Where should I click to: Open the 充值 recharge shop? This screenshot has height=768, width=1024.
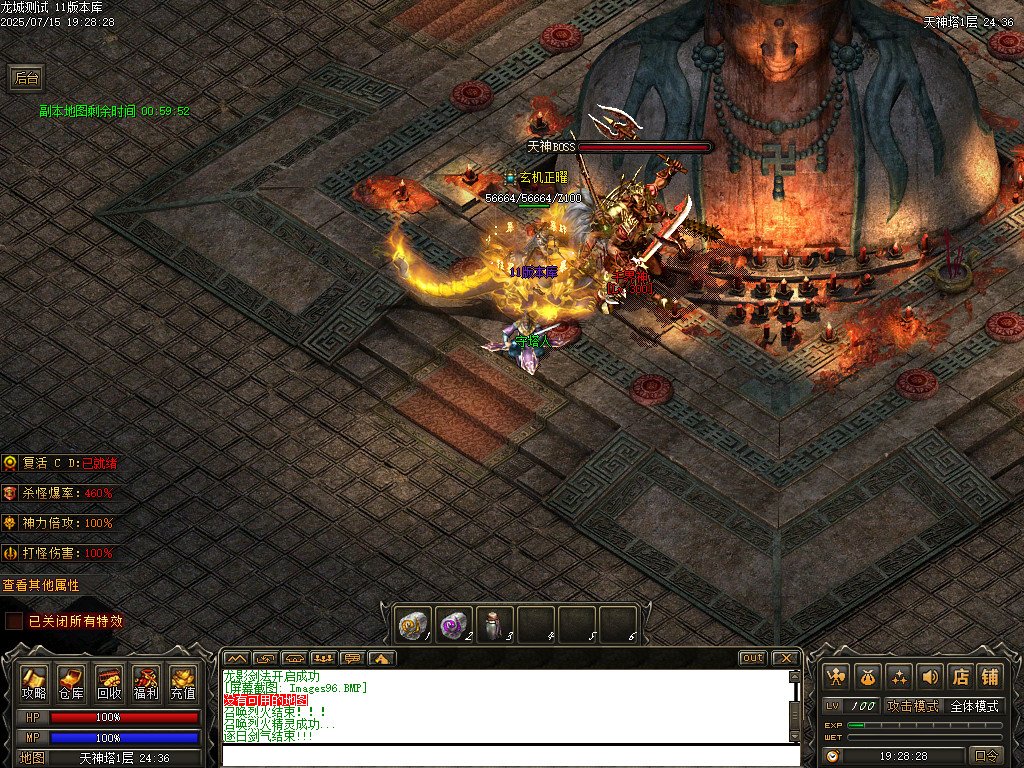[x=183, y=682]
